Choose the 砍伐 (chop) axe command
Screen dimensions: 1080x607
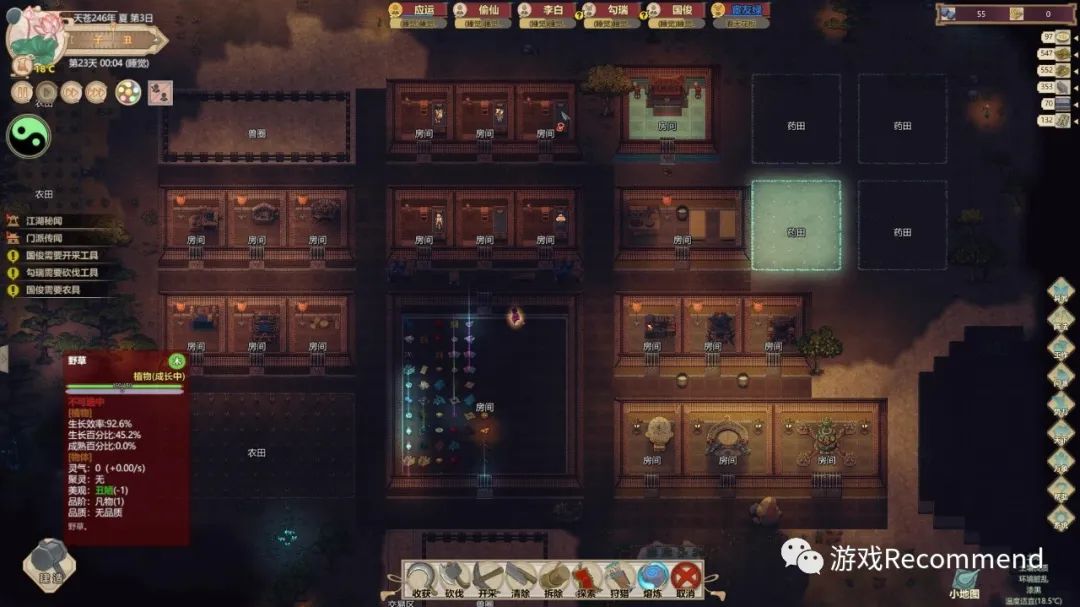click(x=454, y=579)
